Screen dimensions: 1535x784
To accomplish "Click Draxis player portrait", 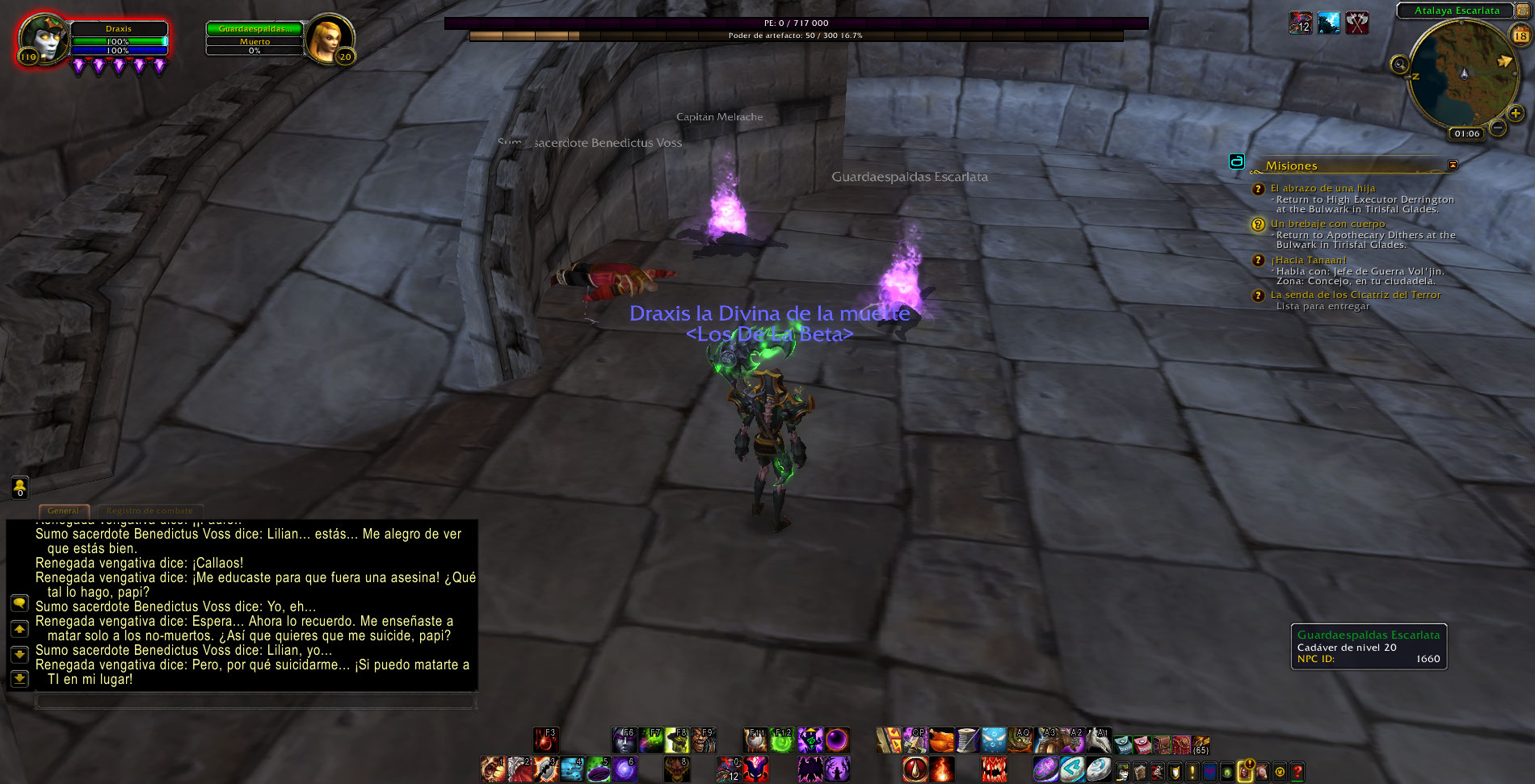I will pyautogui.click(x=42, y=38).
